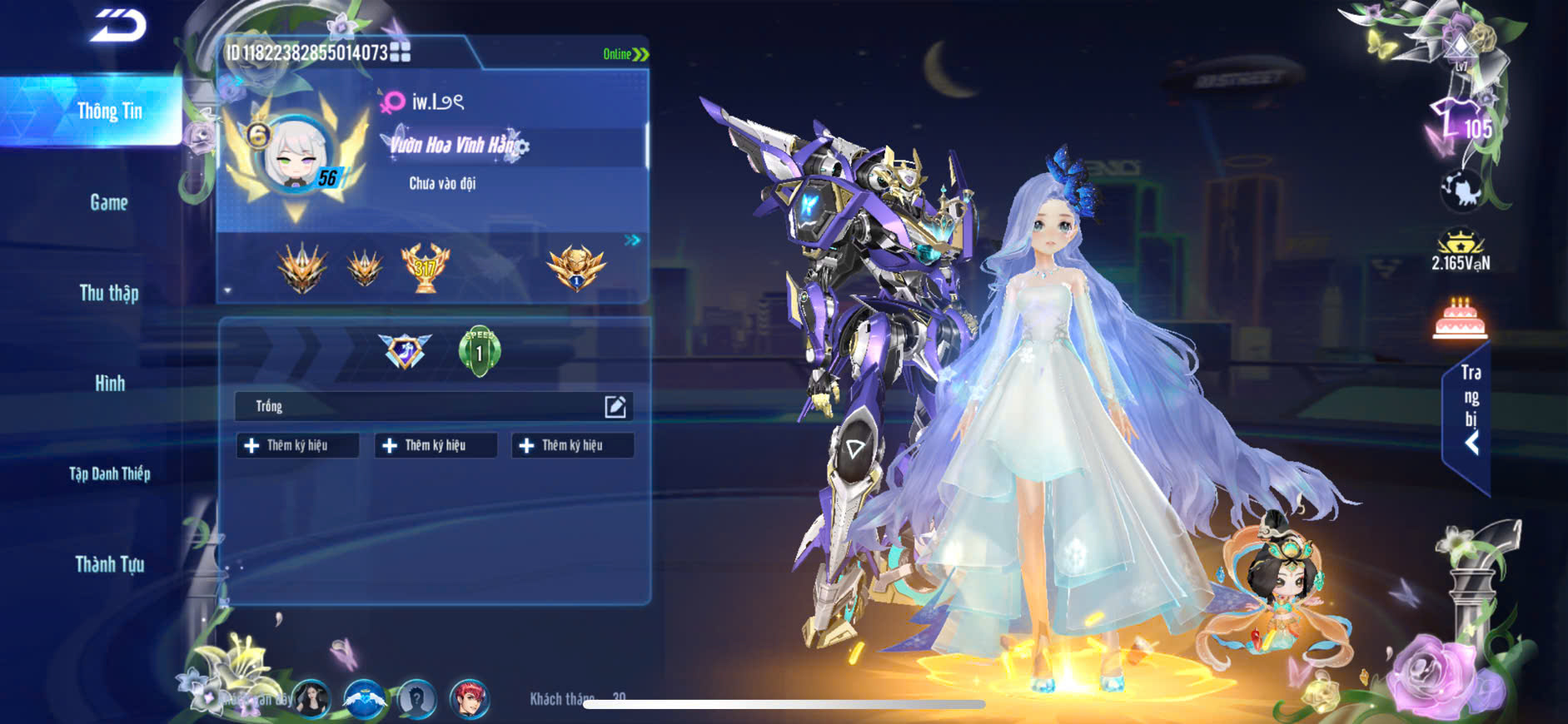
Task: Select the Tập Danh Thiếp tab
Action: 109,474
